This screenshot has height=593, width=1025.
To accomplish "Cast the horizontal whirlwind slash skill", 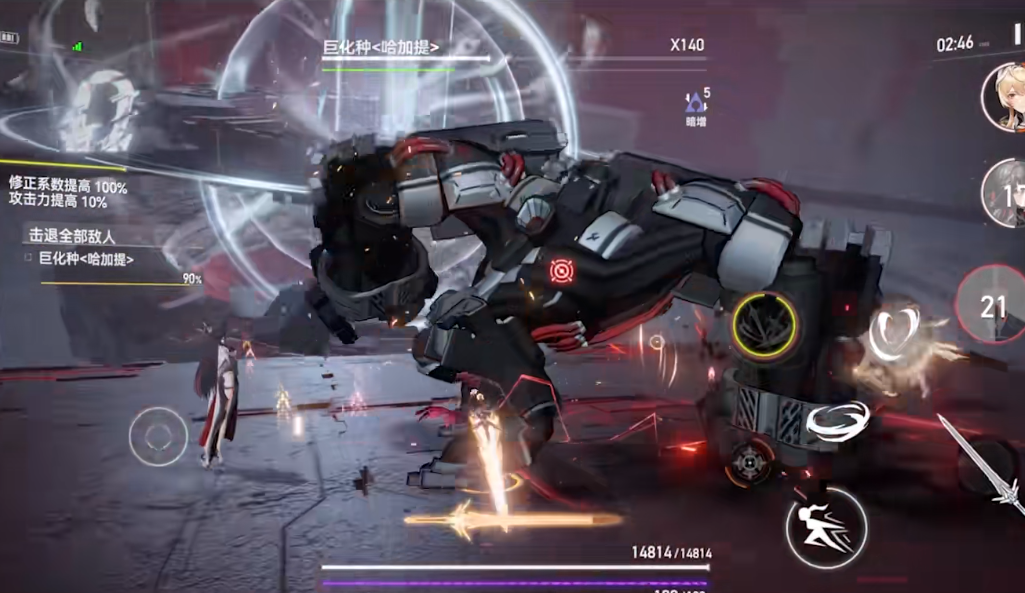I will coord(837,422).
